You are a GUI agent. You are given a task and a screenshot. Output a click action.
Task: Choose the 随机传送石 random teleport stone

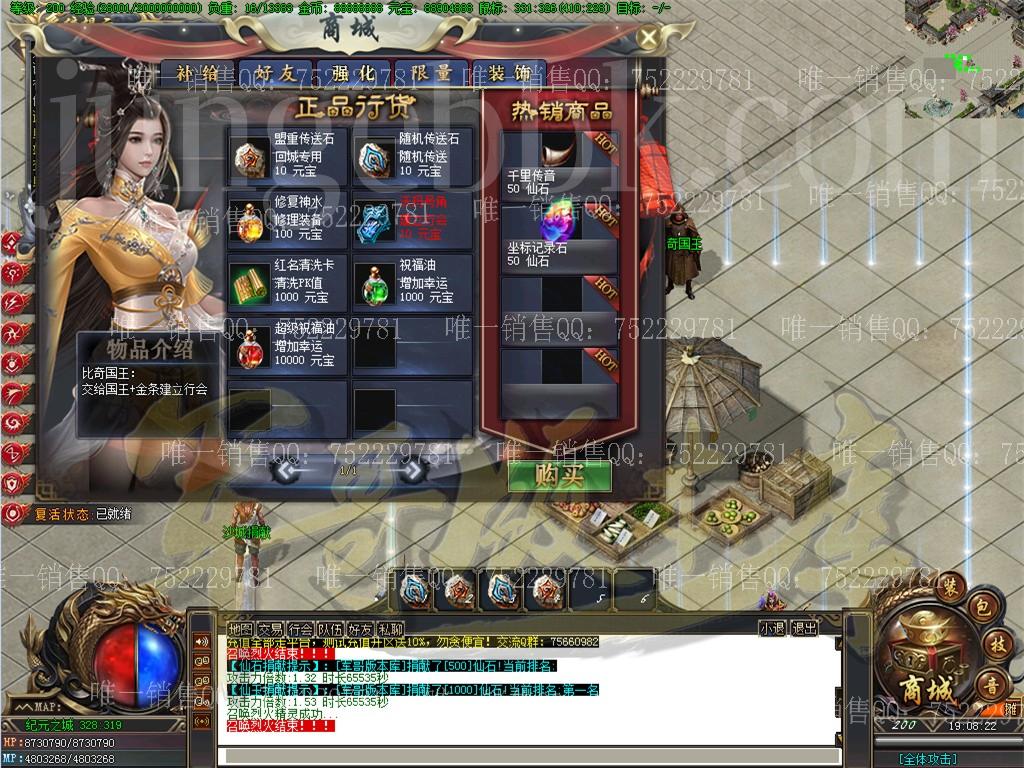click(x=374, y=157)
